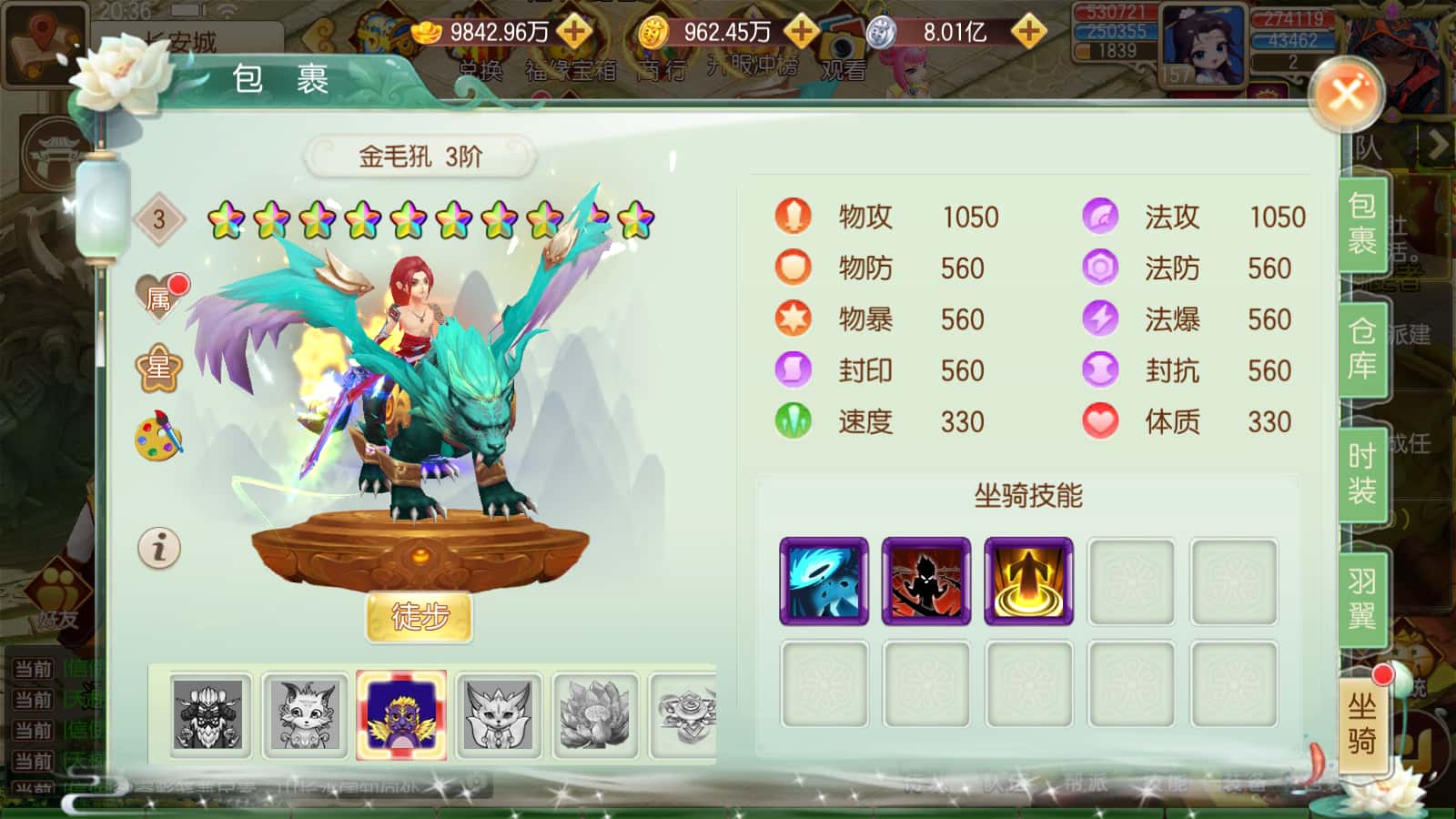
Task: Select the red warrior mount skill icon
Action: point(925,581)
